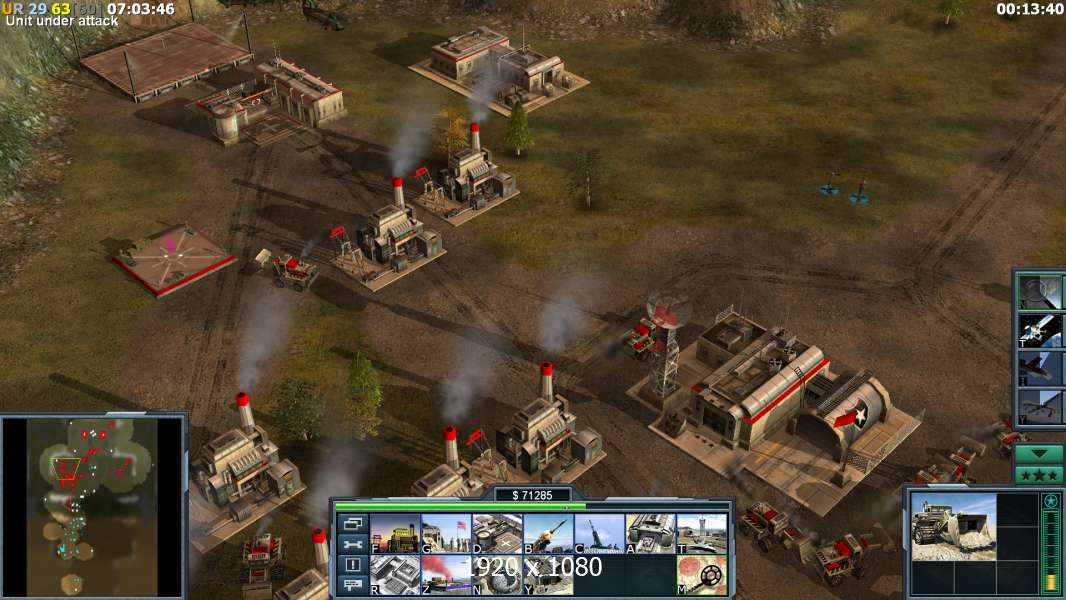Activate the magnifier scan power shortcut
The image size is (1066, 600).
pos(1041,291)
